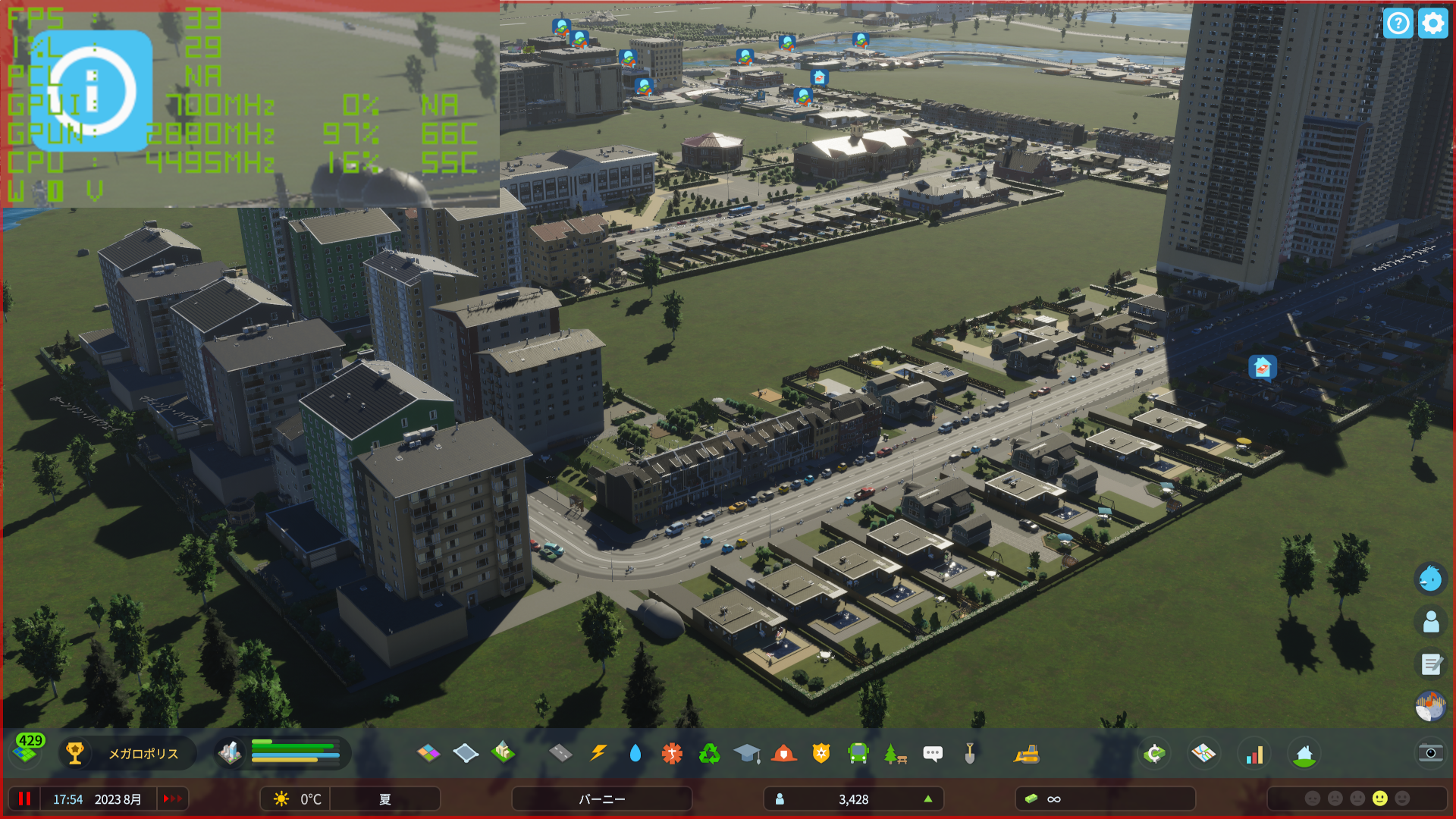Open the Map and Info Views panel
The height and width of the screenshot is (819, 1456).
[1205, 754]
